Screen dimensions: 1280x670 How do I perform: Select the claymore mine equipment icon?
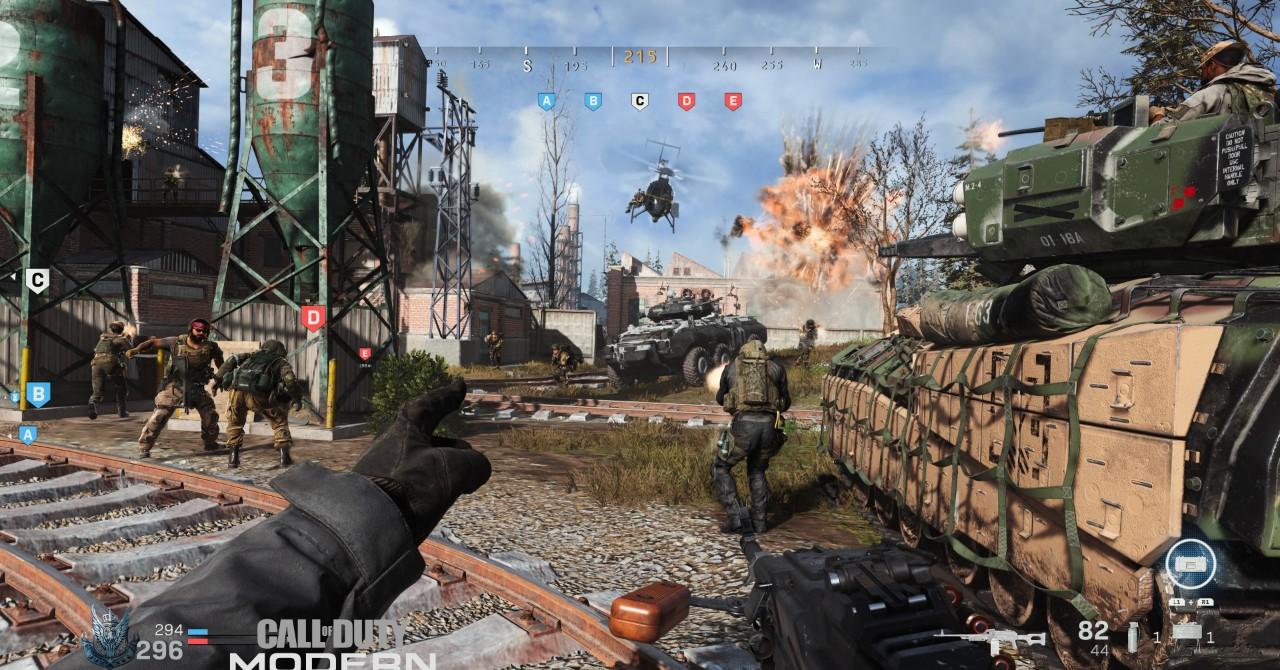[1186, 634]
